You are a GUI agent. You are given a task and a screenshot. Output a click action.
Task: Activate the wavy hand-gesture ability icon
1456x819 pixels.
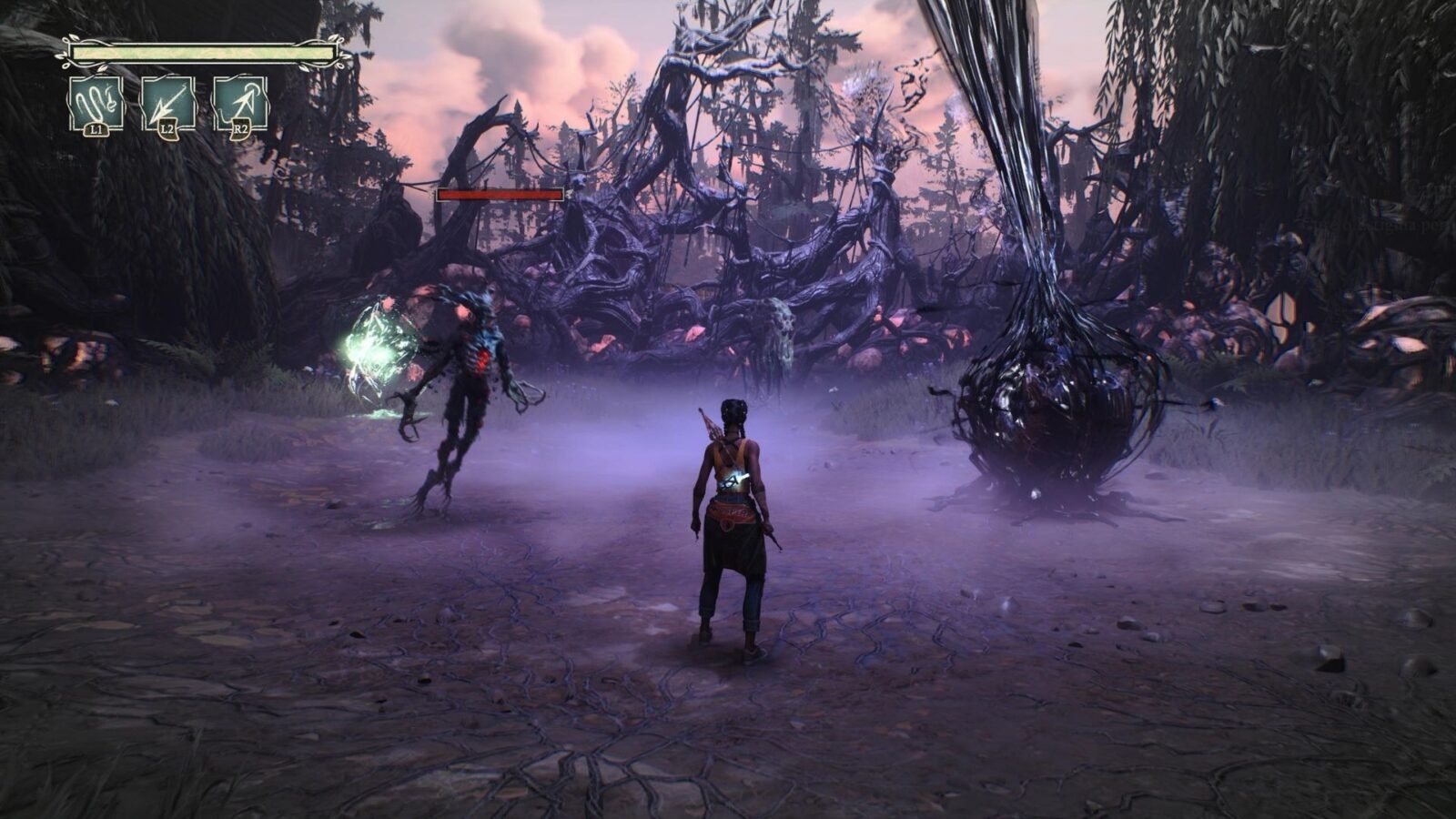point(96,104)
